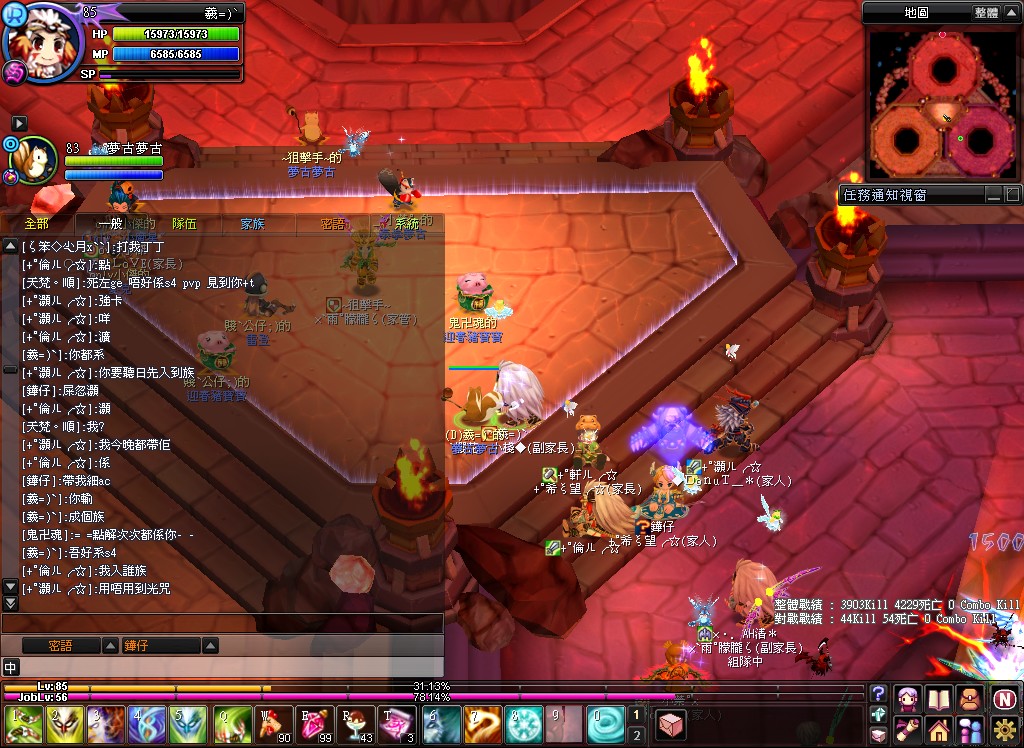Screen dimensions: 1024x748
Task: Show the 密語 whisper chat tab
Action: (333, 224)
